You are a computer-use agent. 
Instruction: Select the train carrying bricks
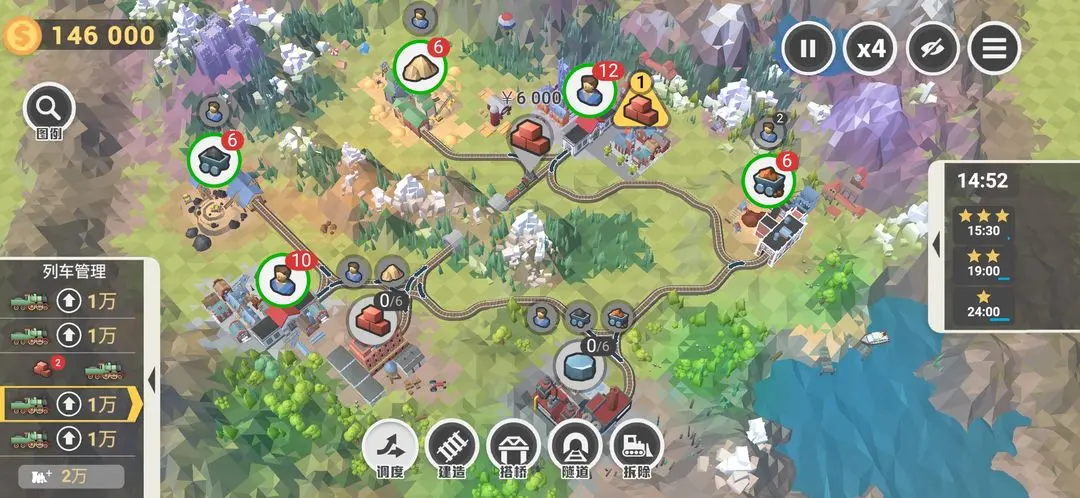click(x=72, y=370)
